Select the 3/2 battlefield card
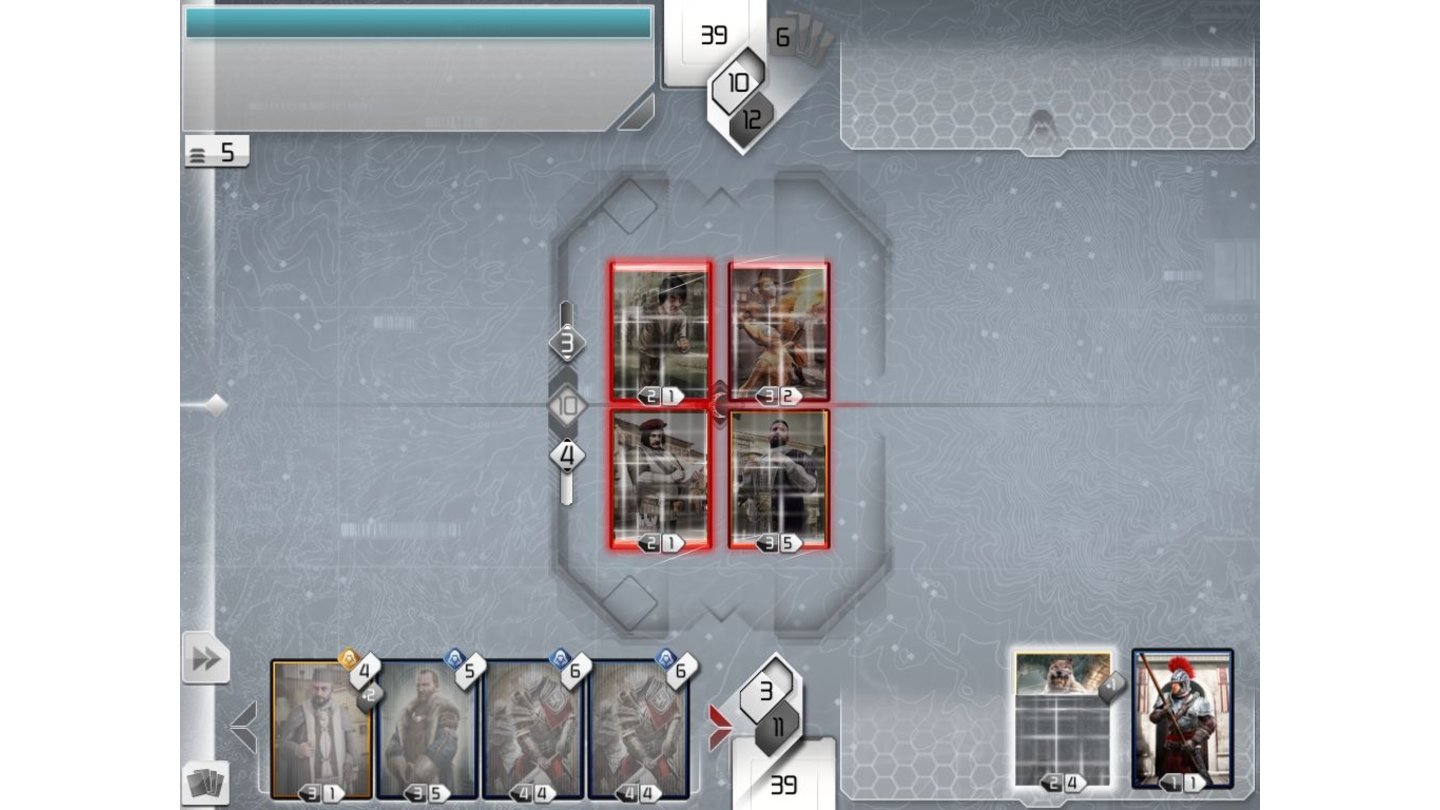The image size is (1440, 810). click(x=779, y=333)
